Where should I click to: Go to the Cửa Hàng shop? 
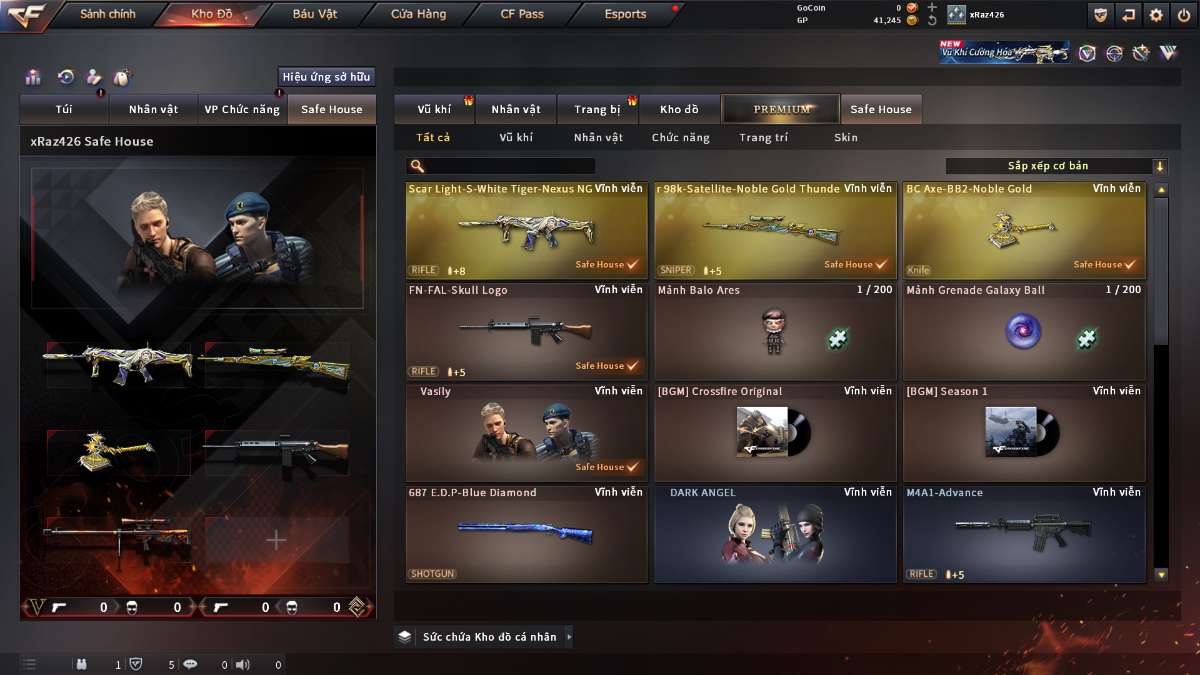(418, 15)
